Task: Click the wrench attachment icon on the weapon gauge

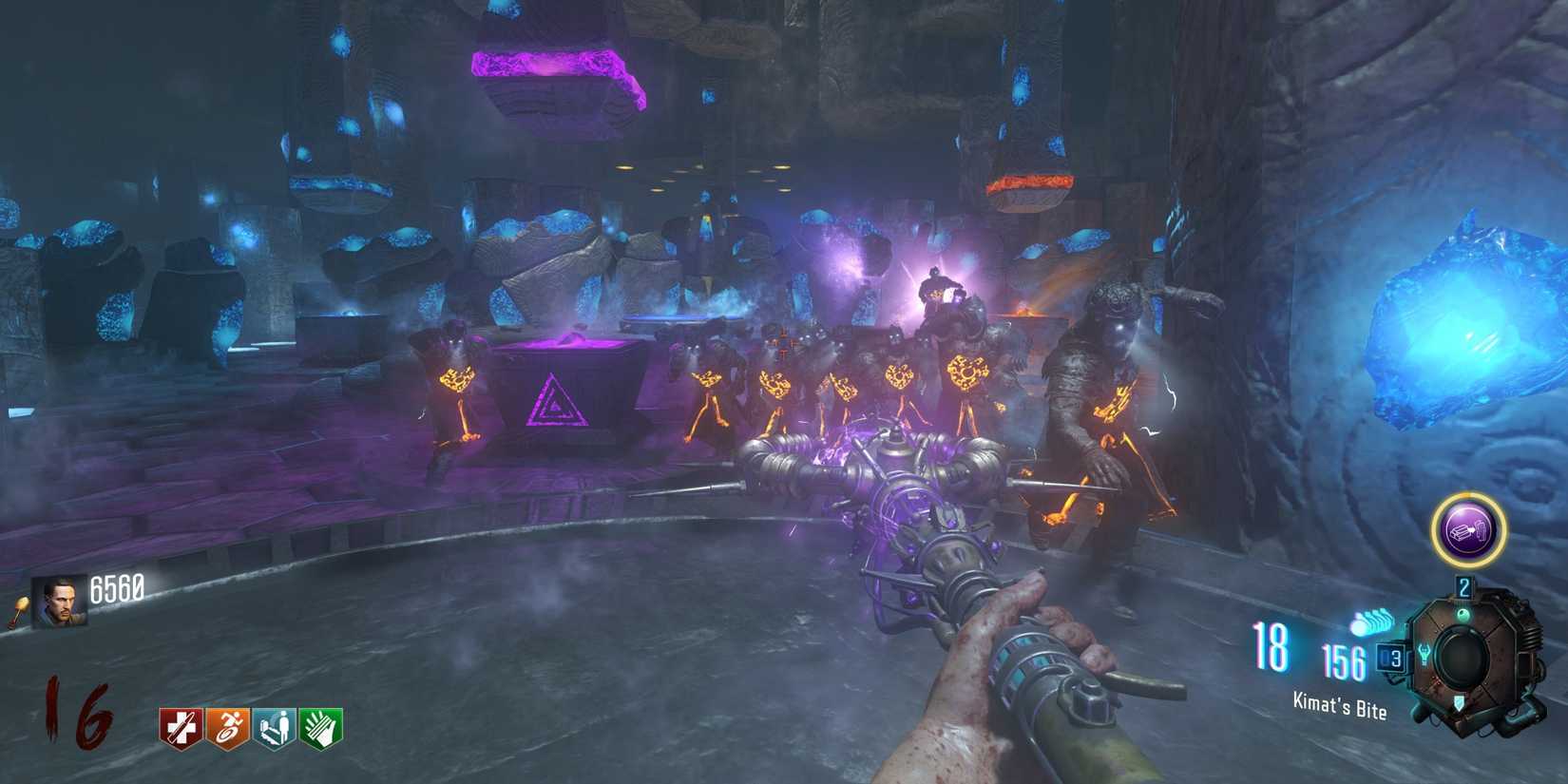Action: 1424,653
